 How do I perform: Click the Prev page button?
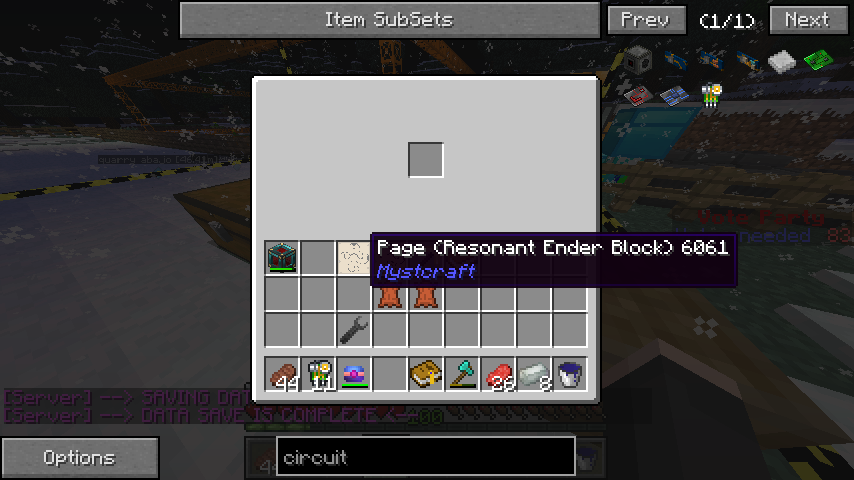646,19
